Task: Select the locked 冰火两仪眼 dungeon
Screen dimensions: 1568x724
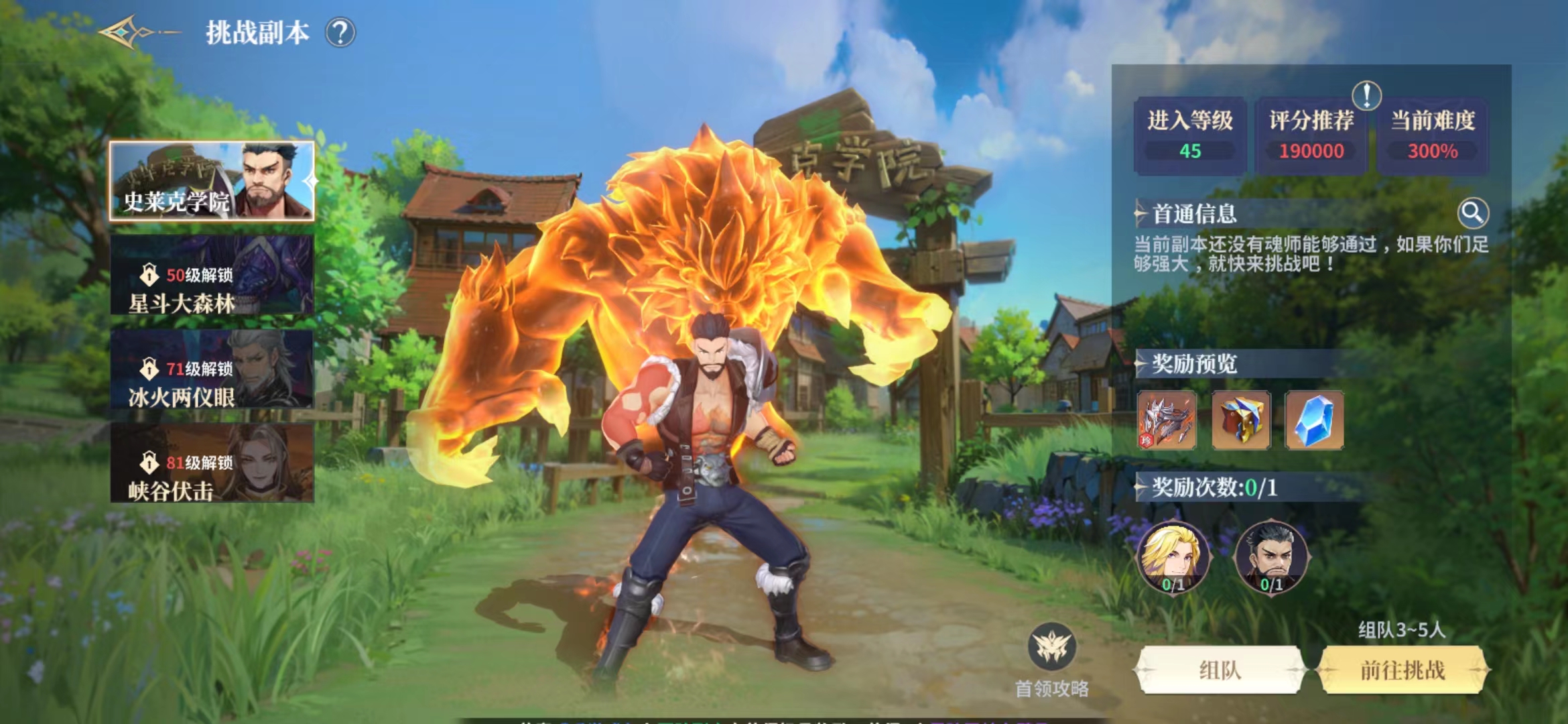Action: click(x=212, y=369)
